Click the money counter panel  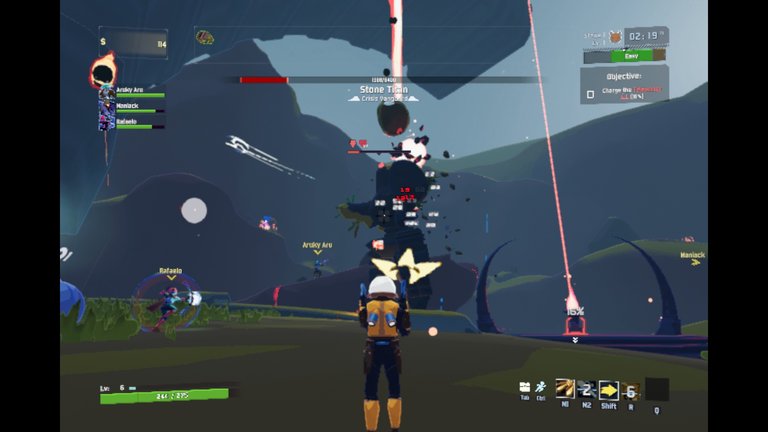(132, 43)
